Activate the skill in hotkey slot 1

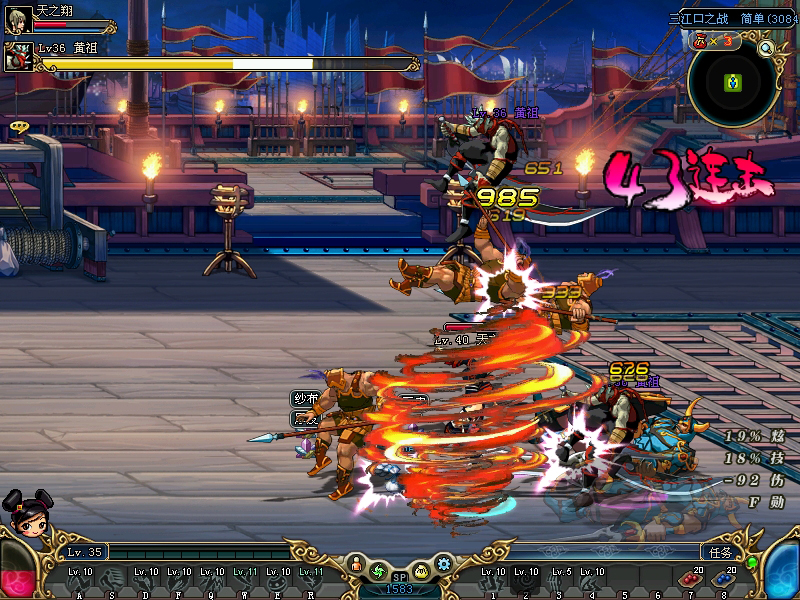[493, 580]
